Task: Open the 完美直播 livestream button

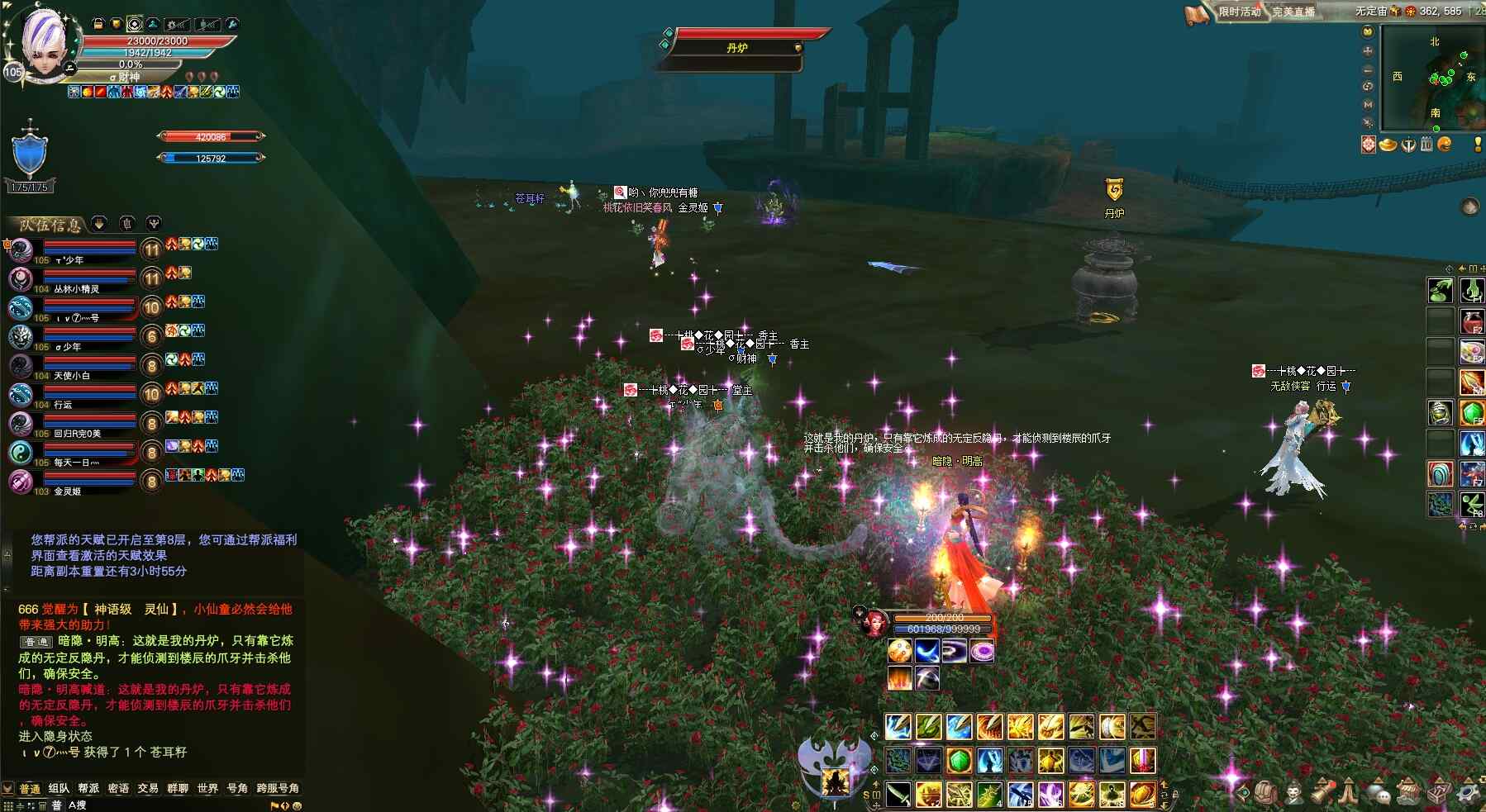Action: point(1293,12)
